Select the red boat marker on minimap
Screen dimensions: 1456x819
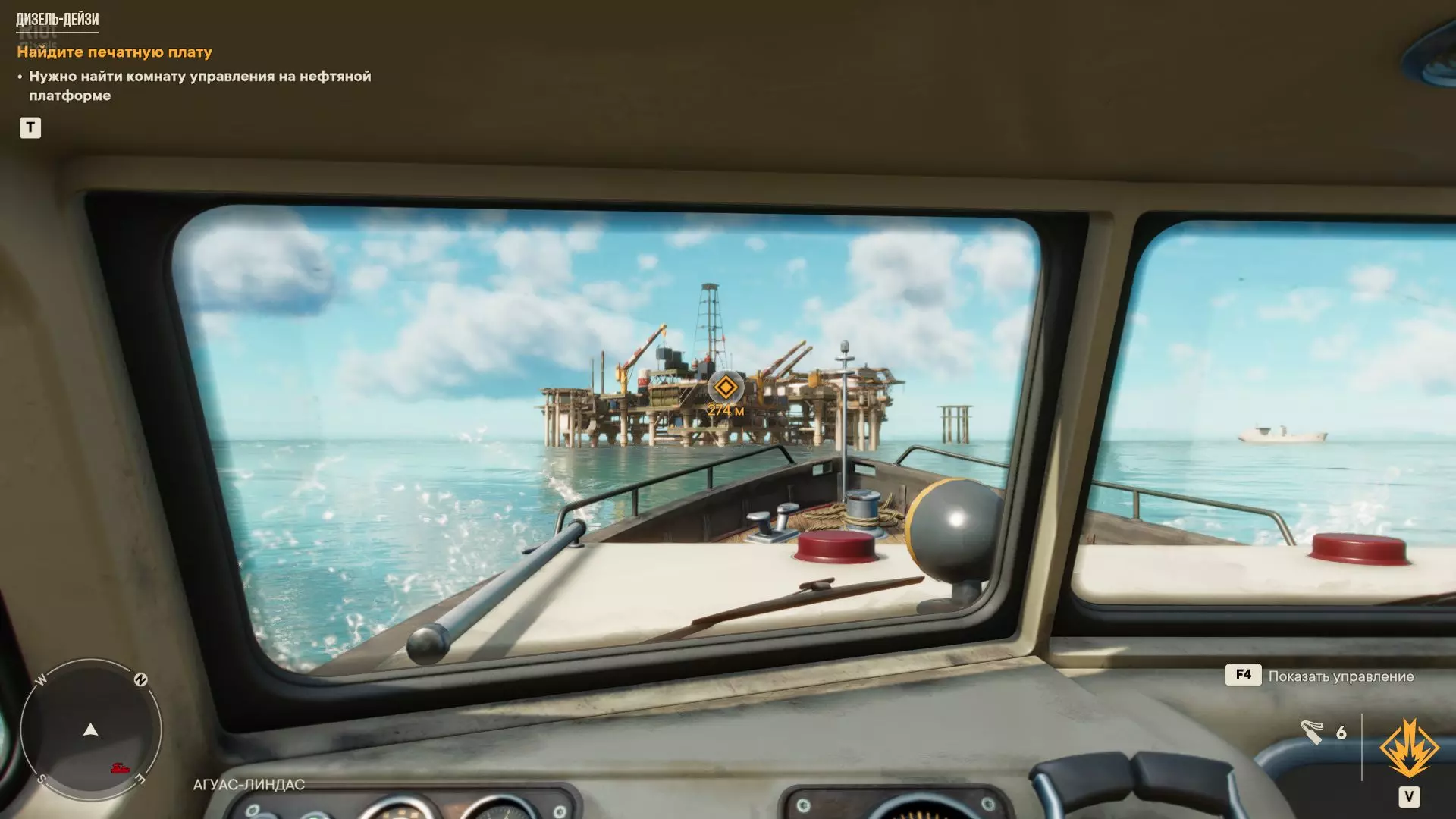120,768
